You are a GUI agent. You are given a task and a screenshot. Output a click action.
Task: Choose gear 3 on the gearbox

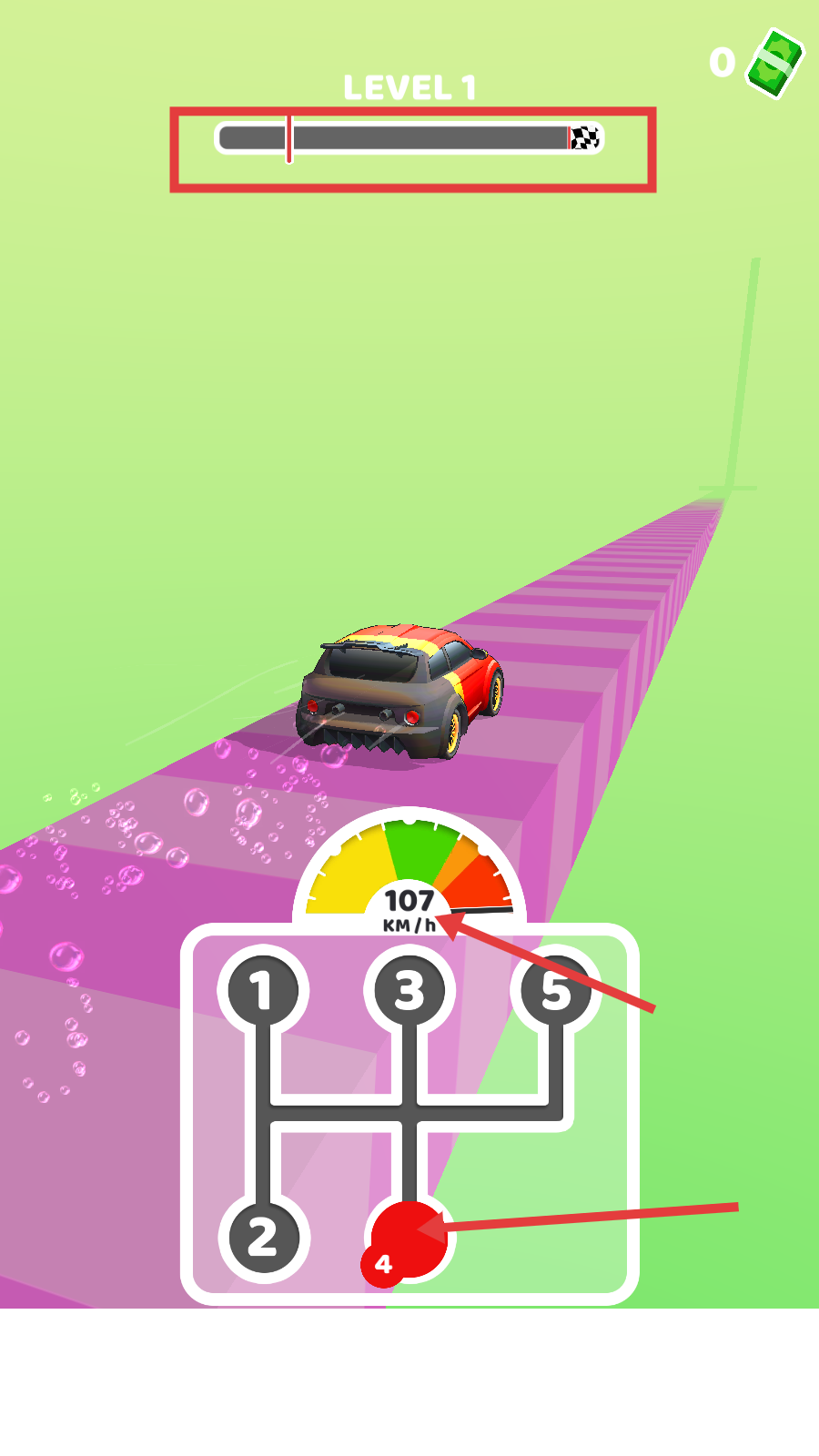pyautogui.click(x=409, y=990)
